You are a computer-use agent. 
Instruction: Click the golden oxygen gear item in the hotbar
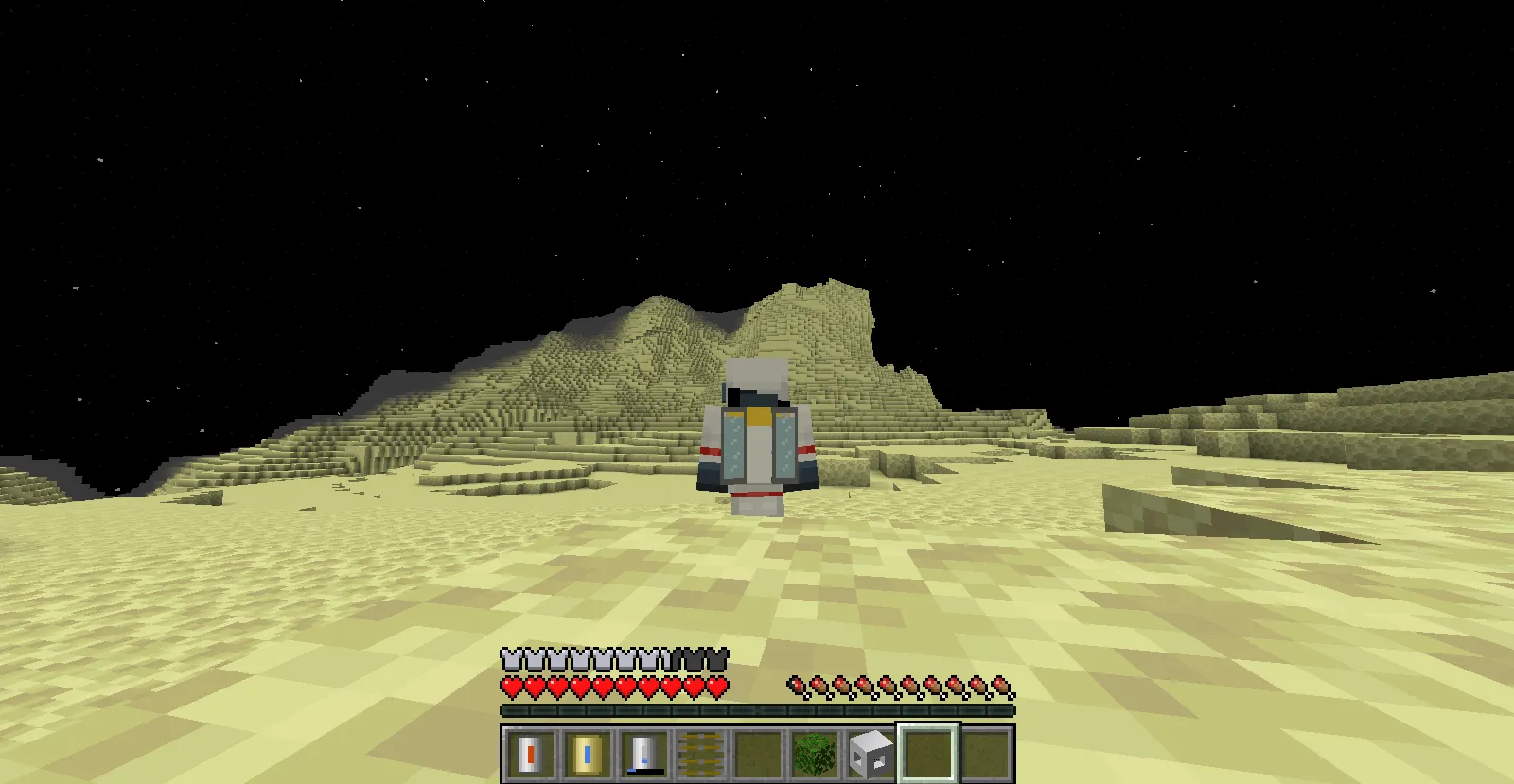click(x=700, y=752)
